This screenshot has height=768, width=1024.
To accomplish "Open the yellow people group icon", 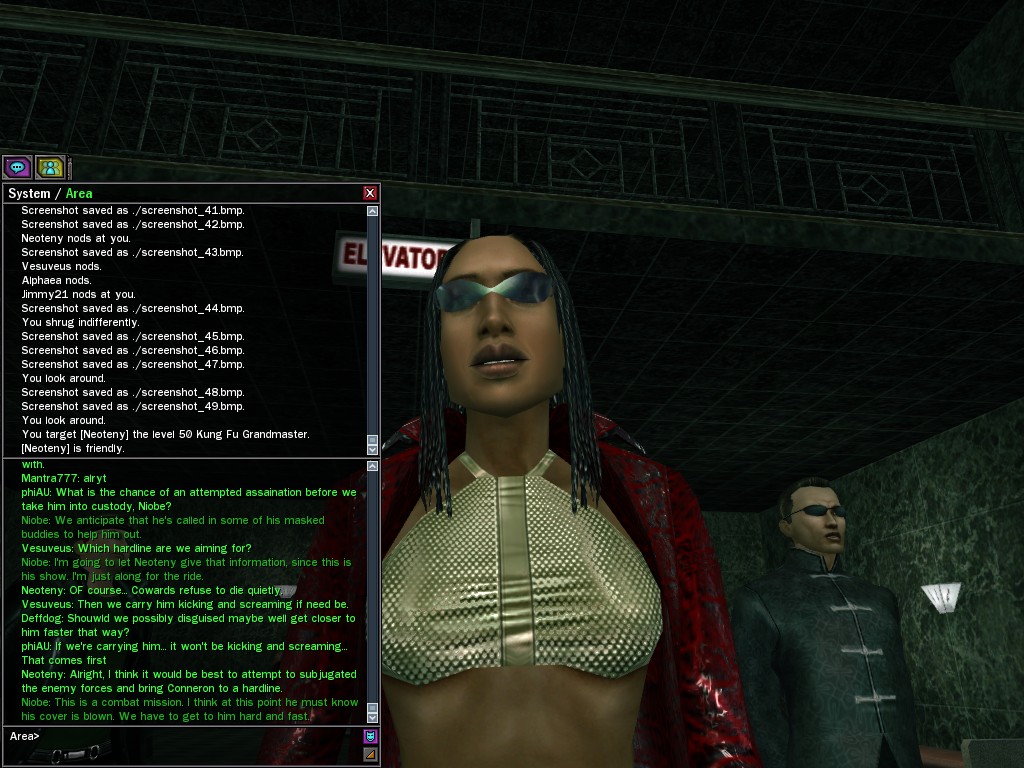I will [x=50, y=167].
